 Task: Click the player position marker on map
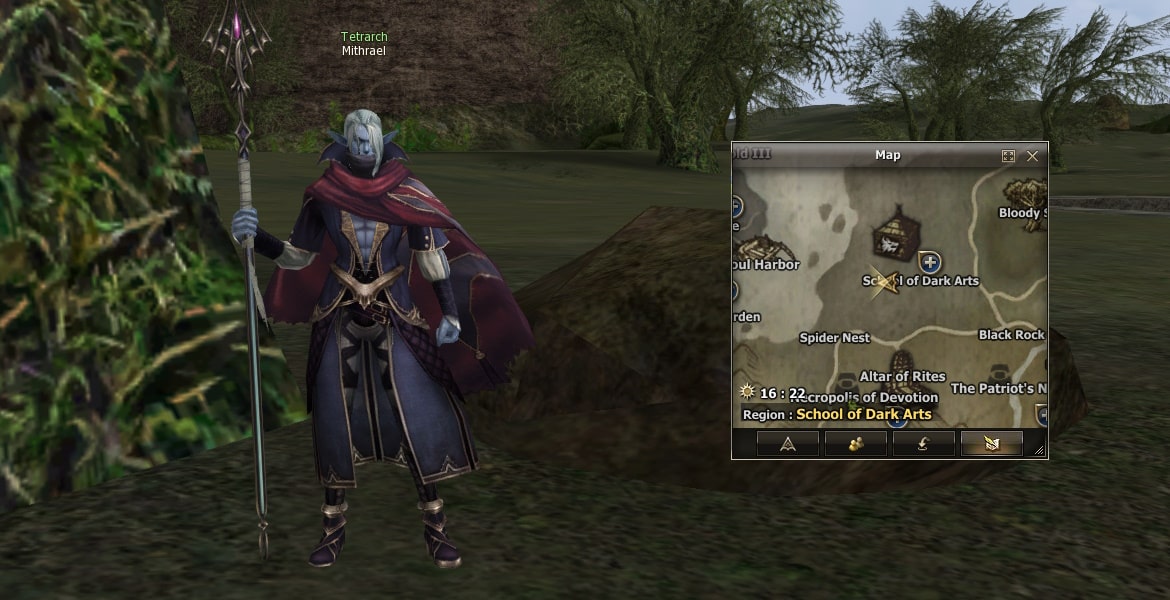click(x=882, y=282)
